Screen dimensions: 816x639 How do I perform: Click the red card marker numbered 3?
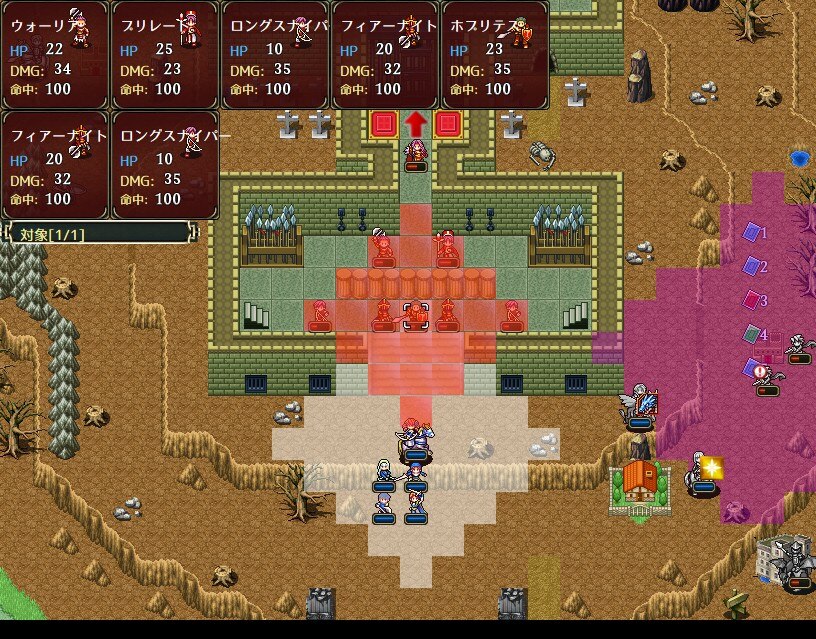pyautogui.click(x=751, y=300)
